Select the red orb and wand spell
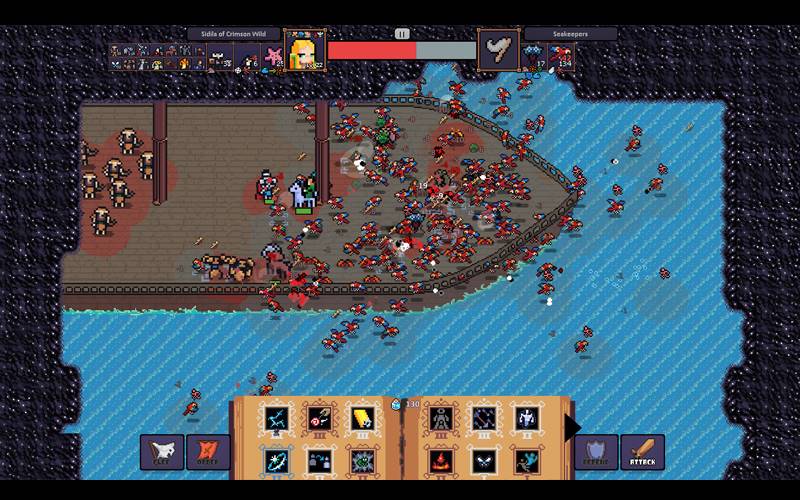This screenshot has width=800, height=500. coord(319,419)
